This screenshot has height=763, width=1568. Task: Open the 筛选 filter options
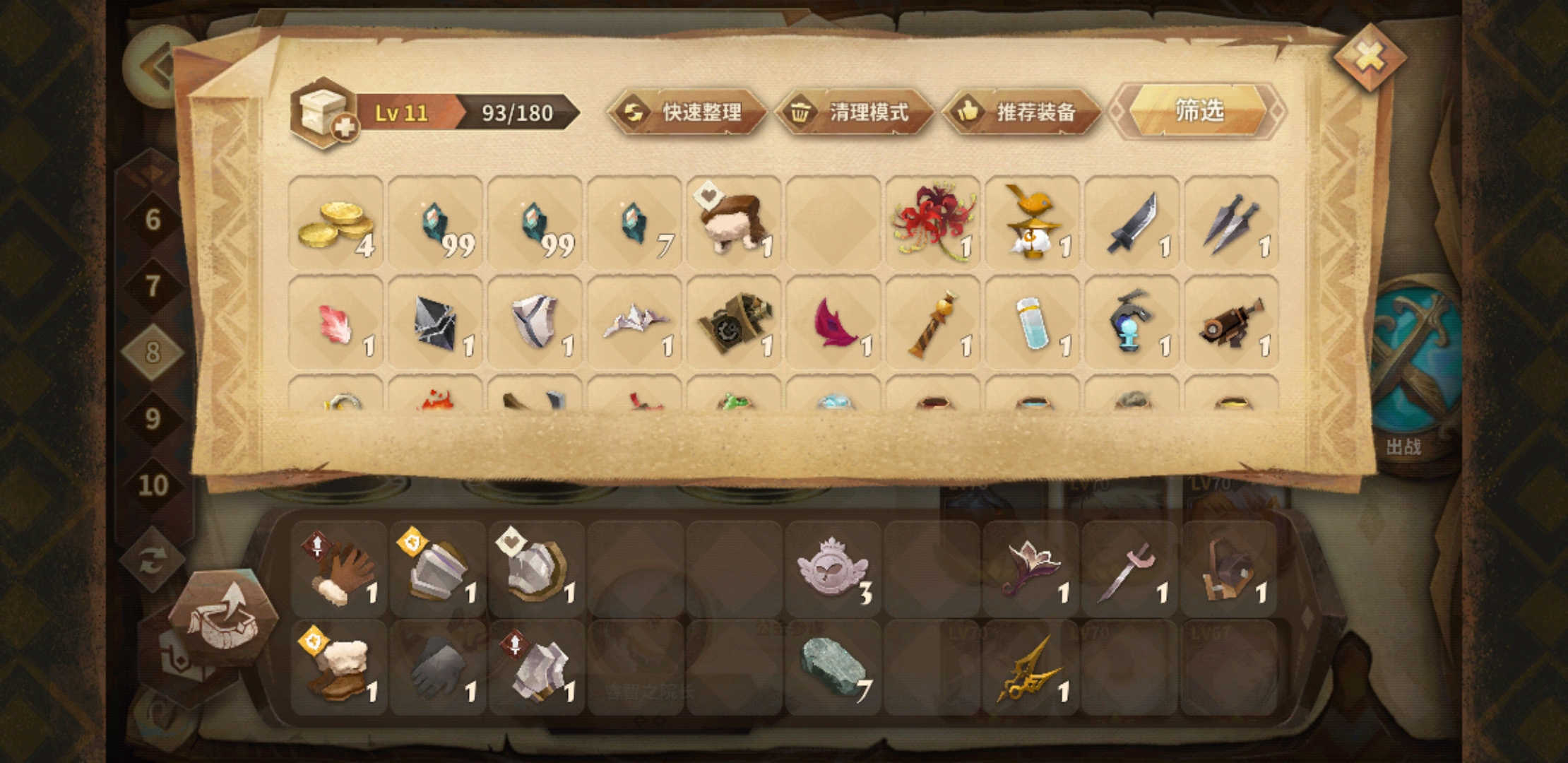1198,110
